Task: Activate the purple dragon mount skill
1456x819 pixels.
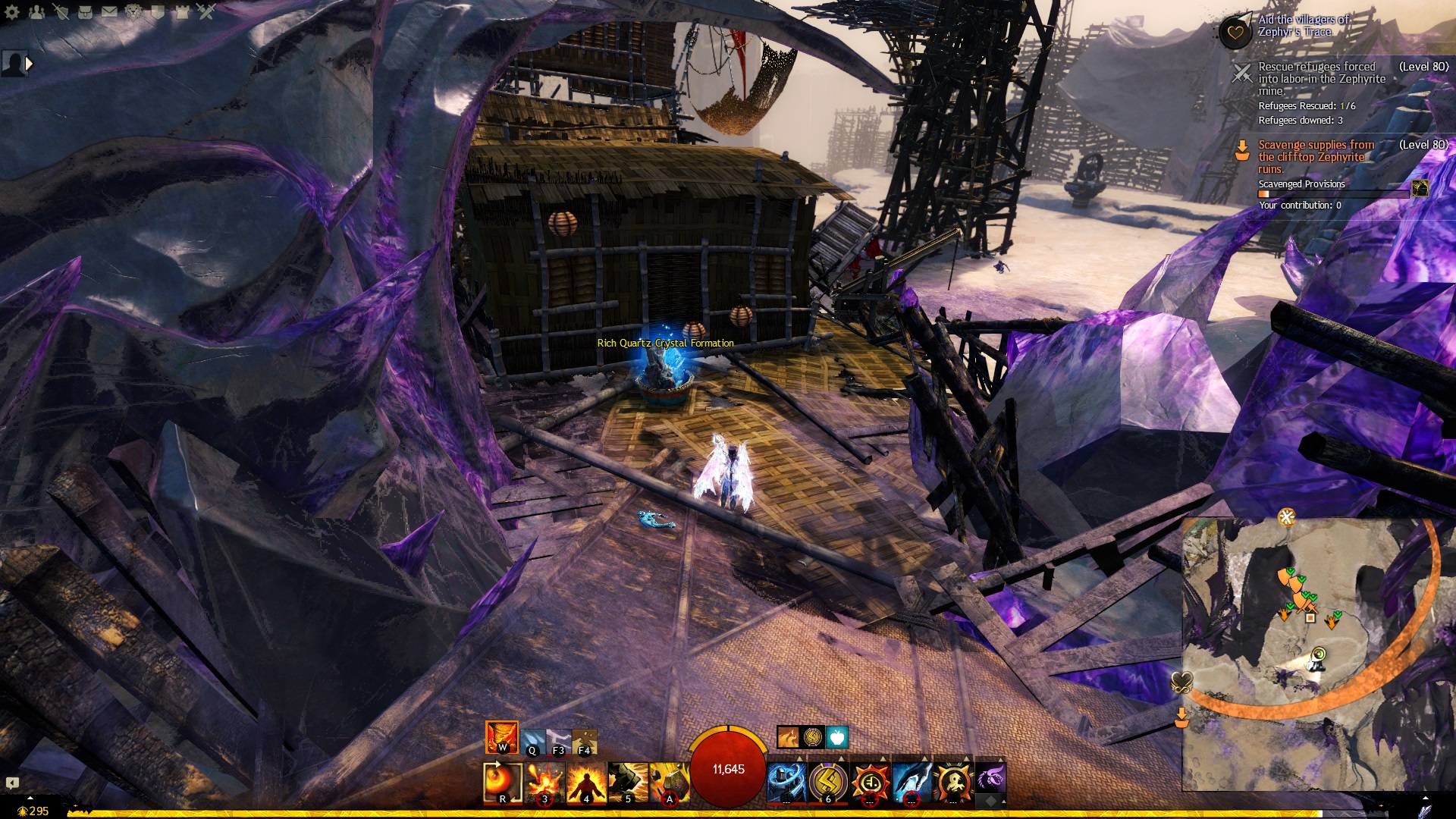Action: pyautogui.click(x=990, y=779)
